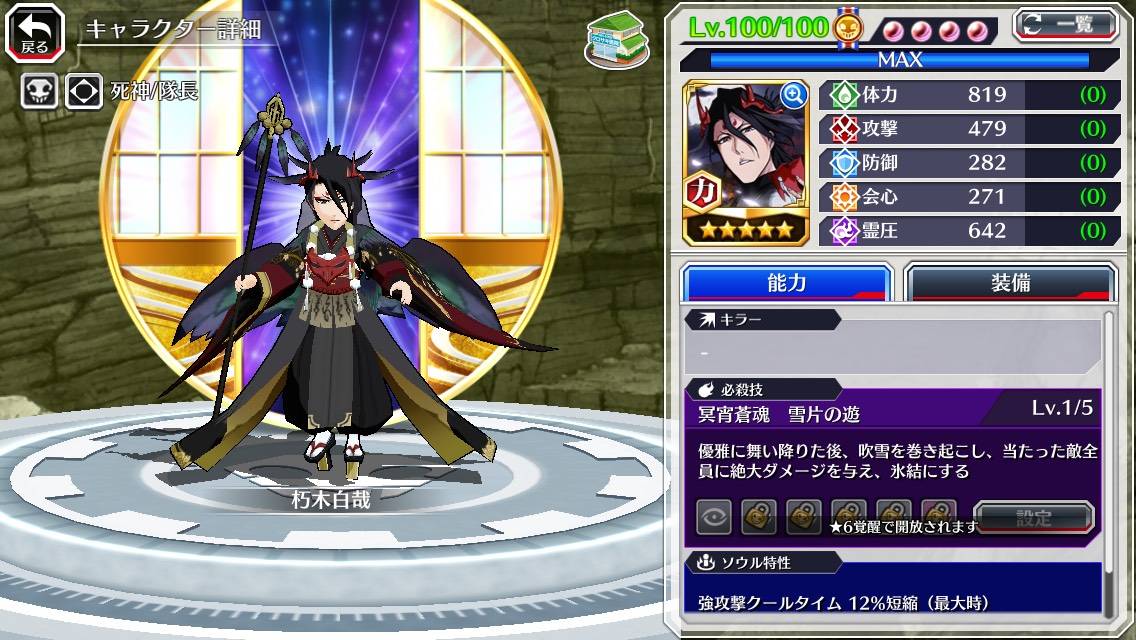Switch to the 能力 tab
Viewport: 1136px width, 640px height.
(786, 283)
